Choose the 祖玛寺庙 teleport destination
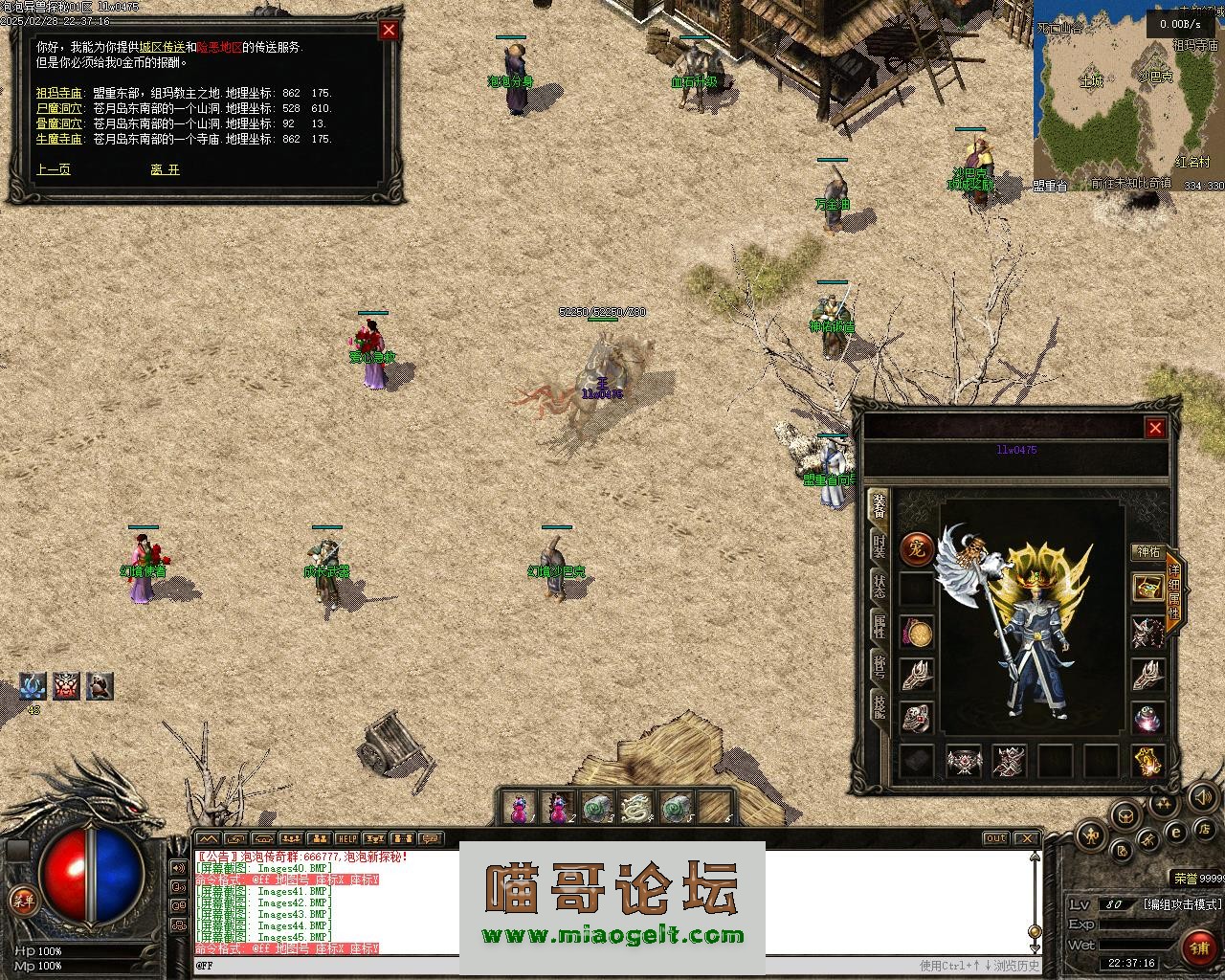Image resolution: width=1225 pixels, height=980 pixels. 59,93
